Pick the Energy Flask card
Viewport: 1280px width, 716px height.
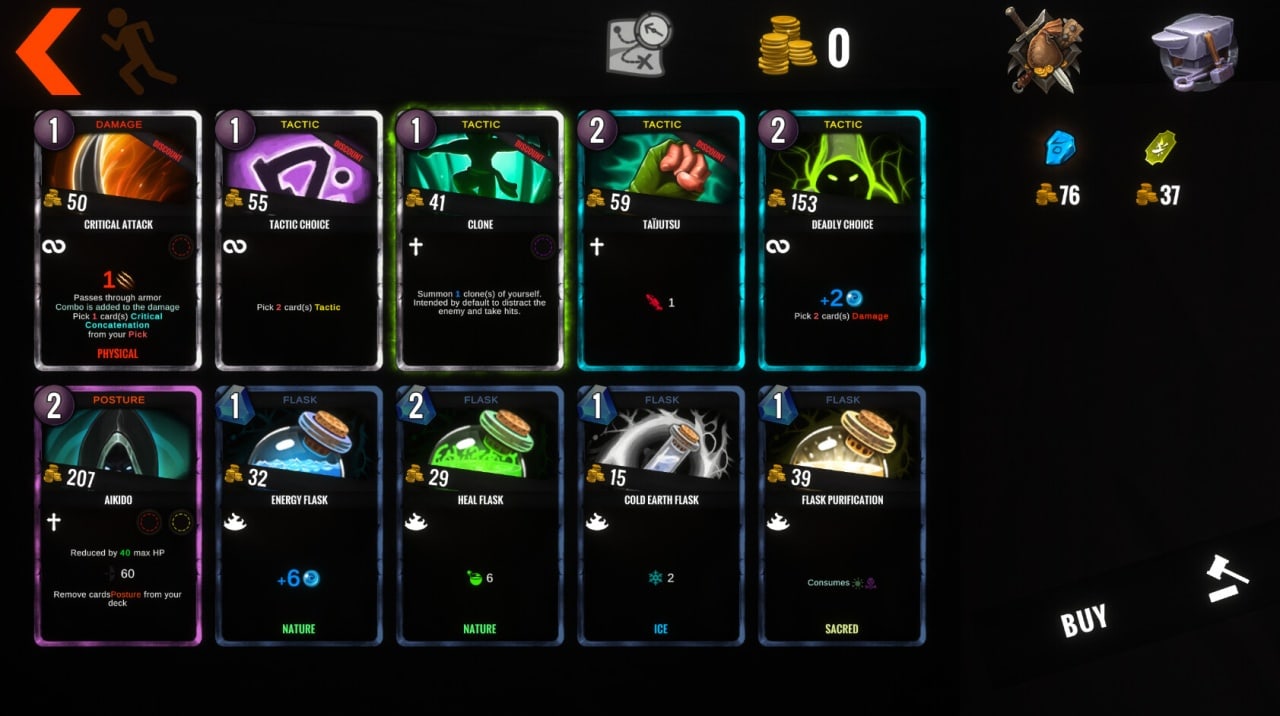[x=299, y=515]
